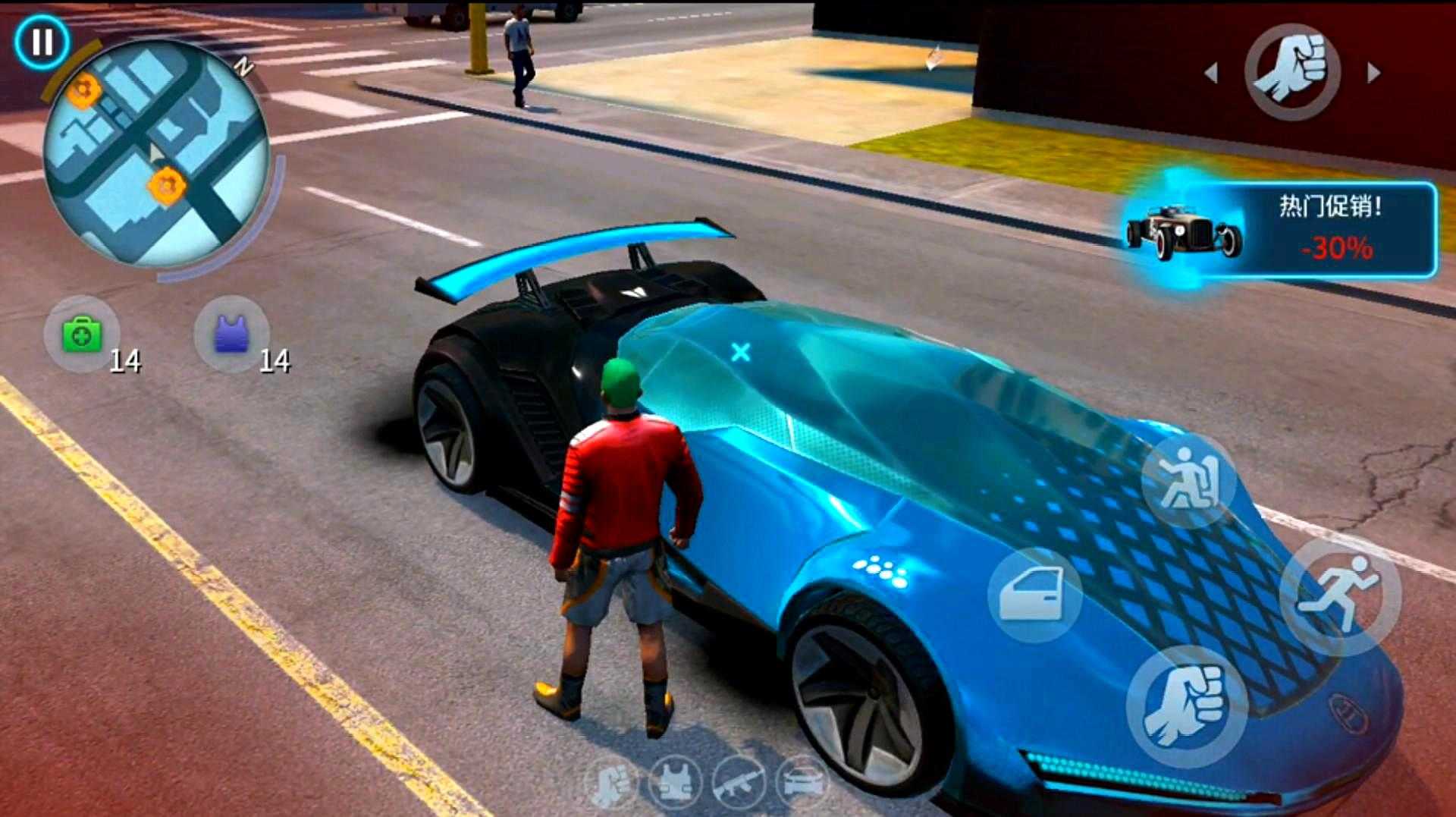Tap the fist weapon selector at top

(x=1292, y=72)
